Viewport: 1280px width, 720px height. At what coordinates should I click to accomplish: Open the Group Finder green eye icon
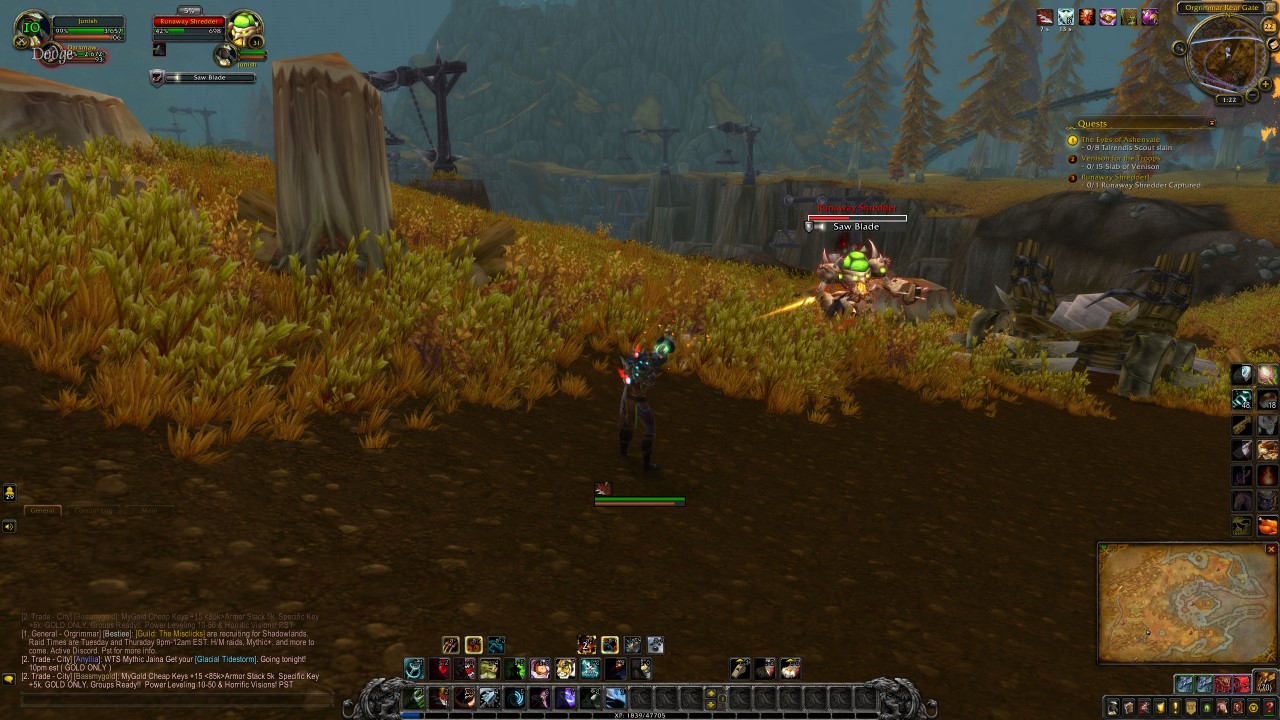(x=1206, y=706)
